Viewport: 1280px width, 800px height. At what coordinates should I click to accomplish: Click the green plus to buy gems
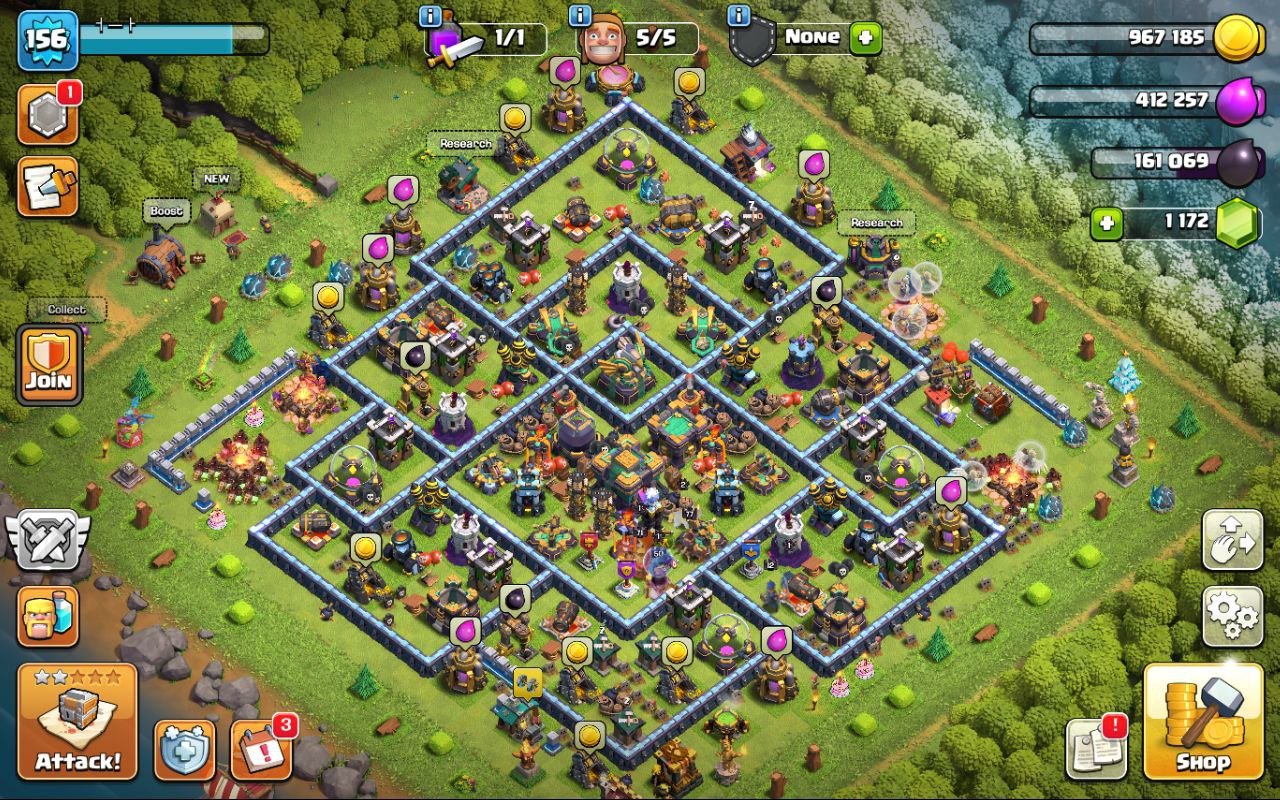(x=1106, y=222)
